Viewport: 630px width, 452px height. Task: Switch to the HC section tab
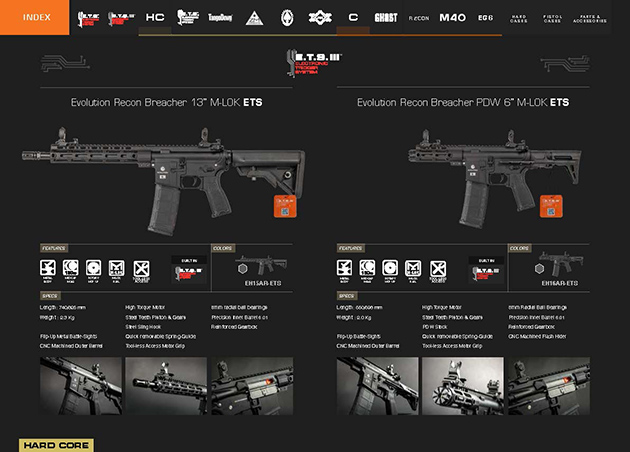coord(154,18)
